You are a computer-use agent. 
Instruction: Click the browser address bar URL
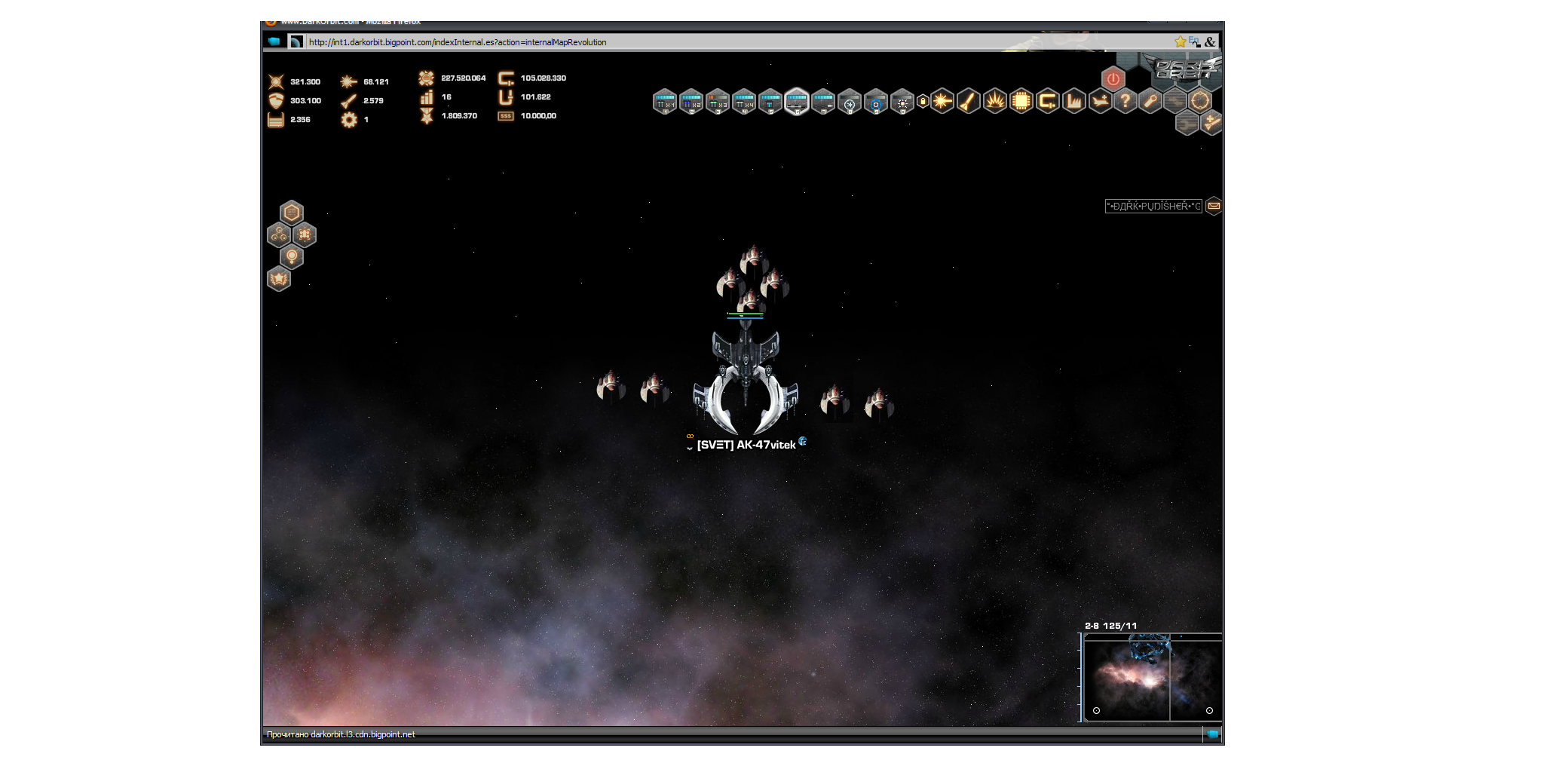point(457,42)
